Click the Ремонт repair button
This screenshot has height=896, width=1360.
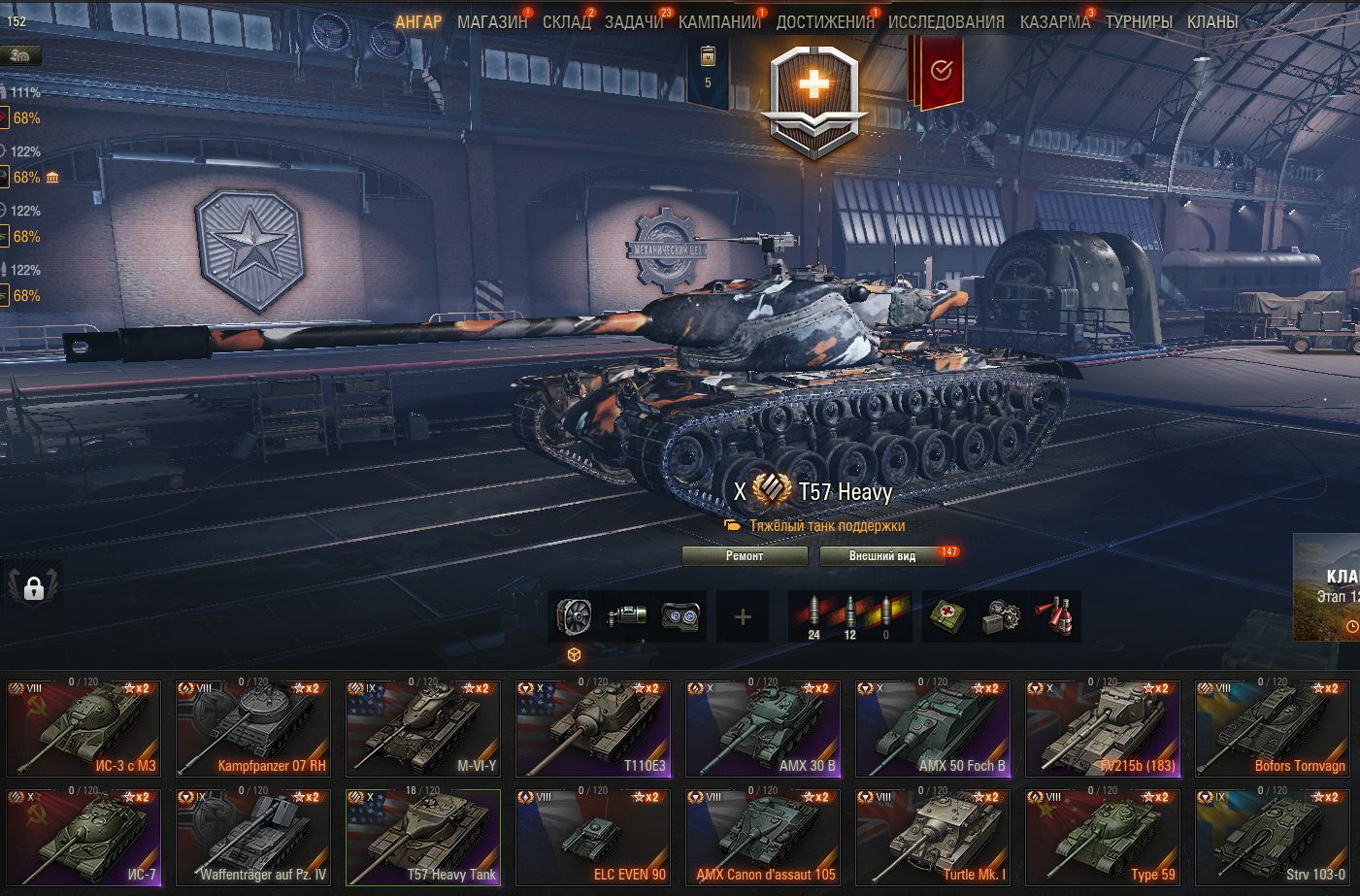coord(745,556)
